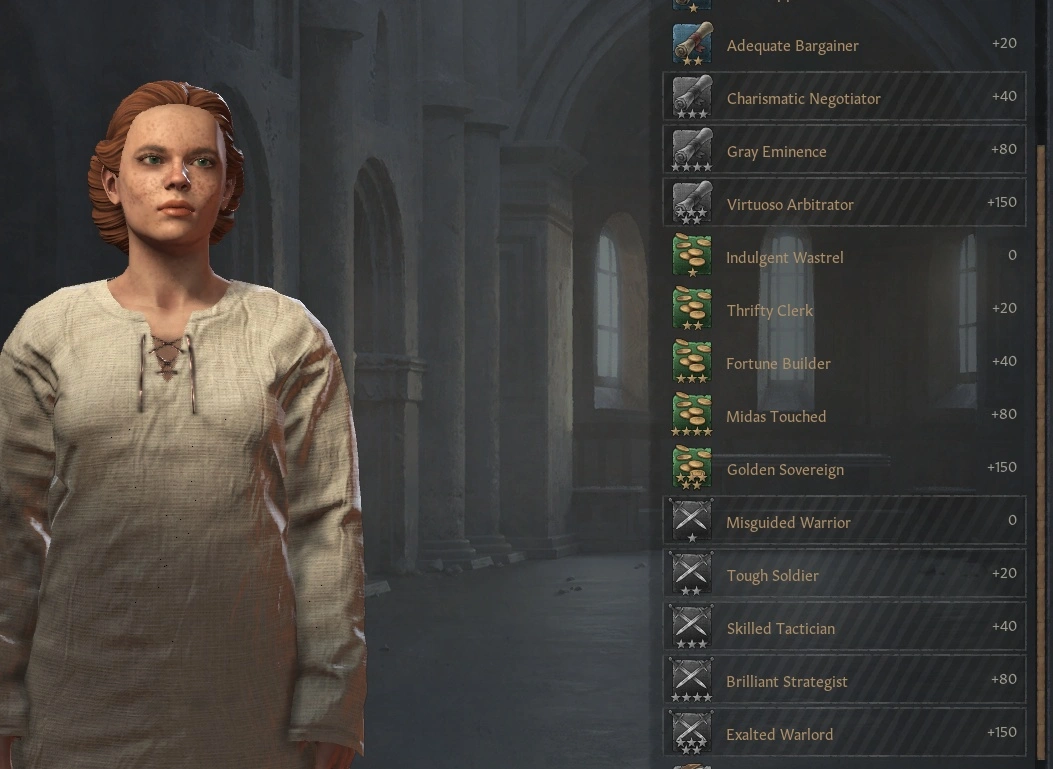1053x769 pixels.
Task: Select the Thrifty Clerk trait
Action: (x=844, y=310)
